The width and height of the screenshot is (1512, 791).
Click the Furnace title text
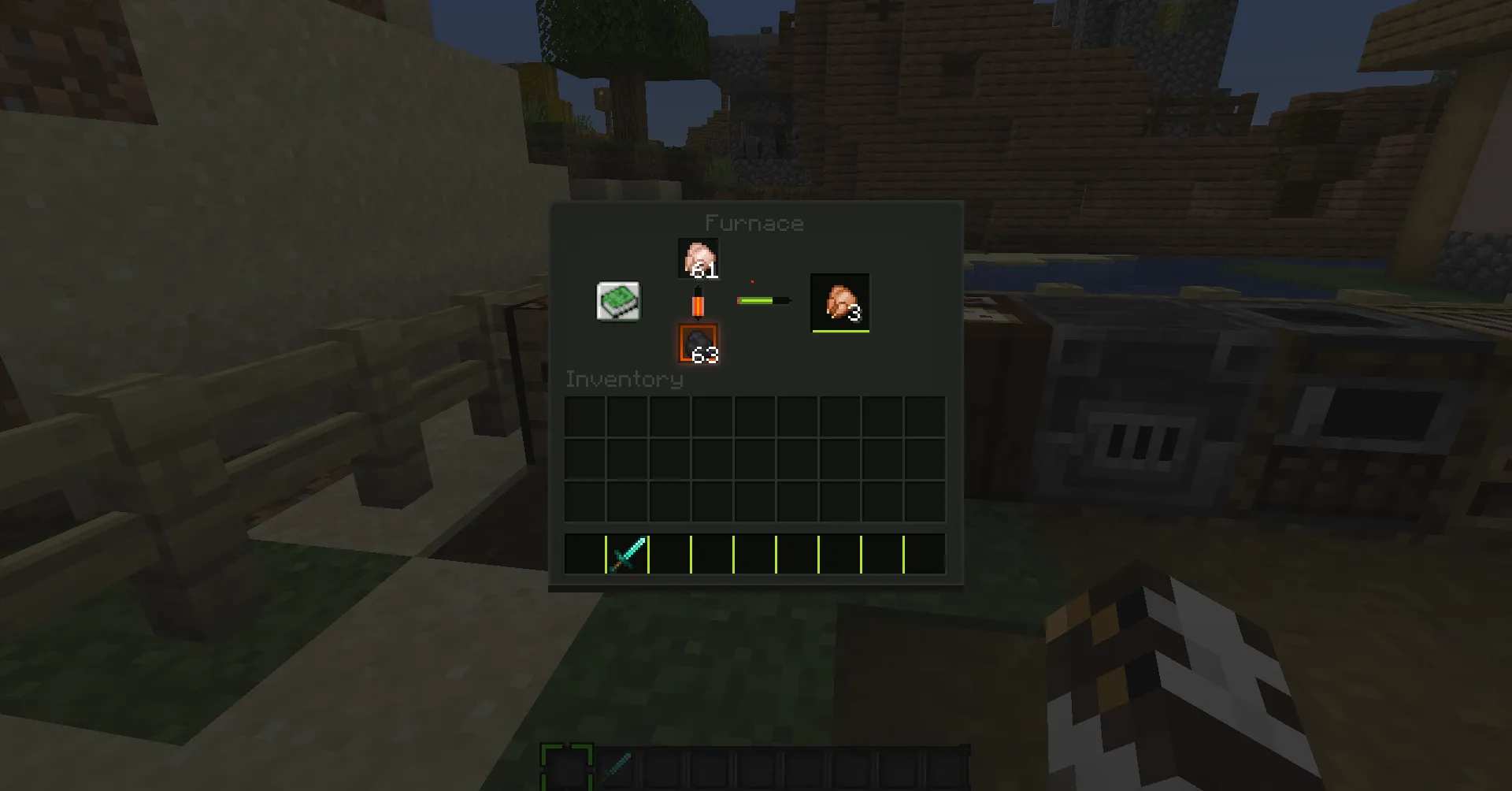click(755, 223)
